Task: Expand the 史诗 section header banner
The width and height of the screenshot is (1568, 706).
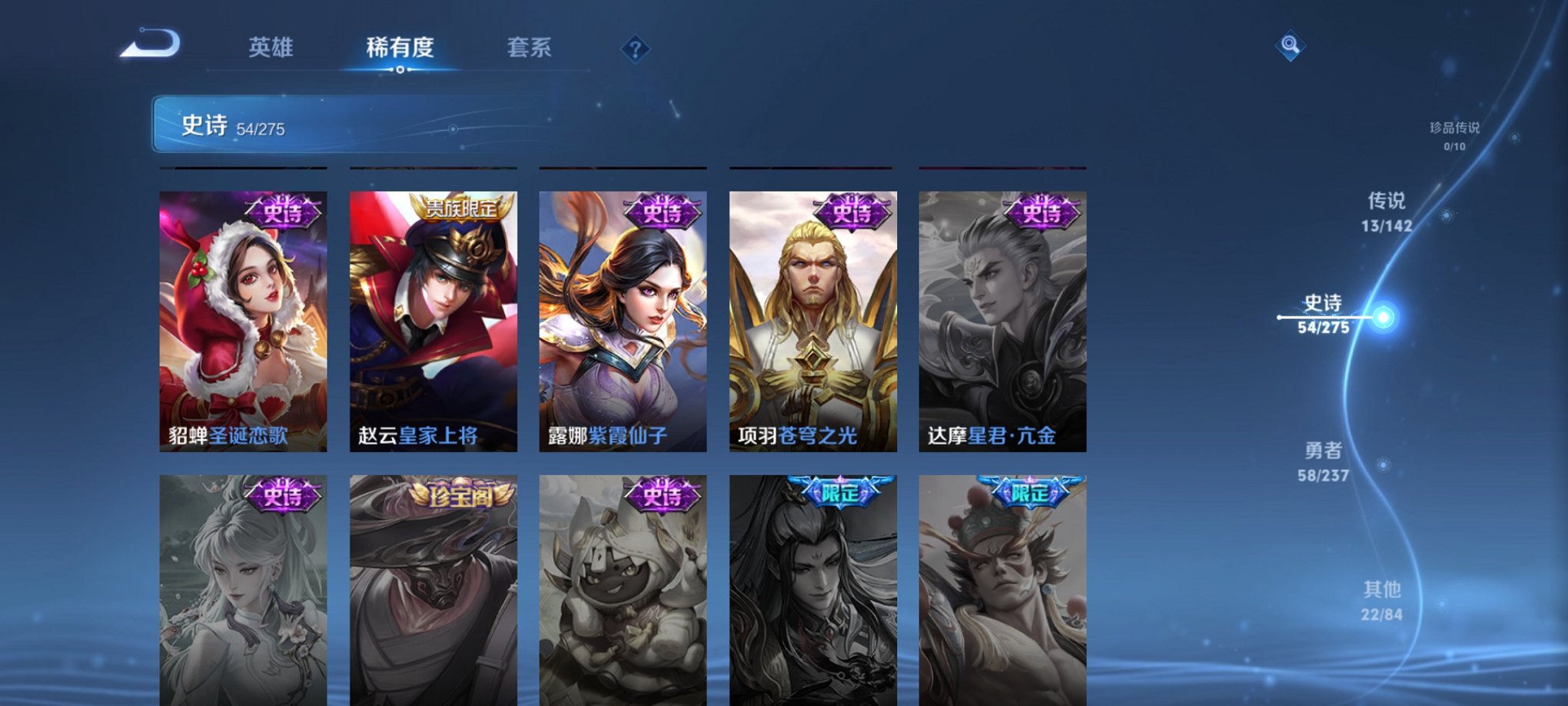Action: 307,127
